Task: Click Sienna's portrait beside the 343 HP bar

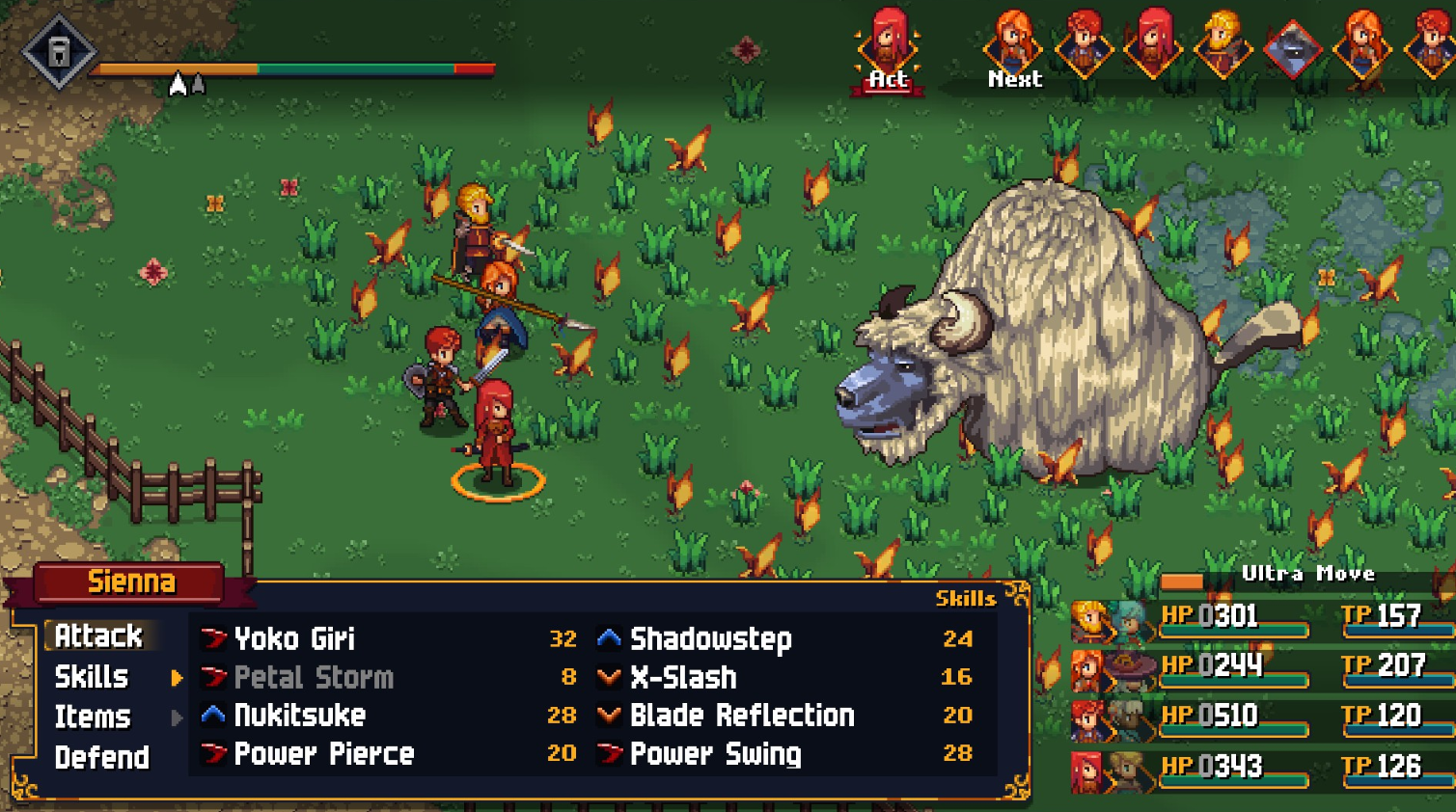Action: coord(1088,765)
